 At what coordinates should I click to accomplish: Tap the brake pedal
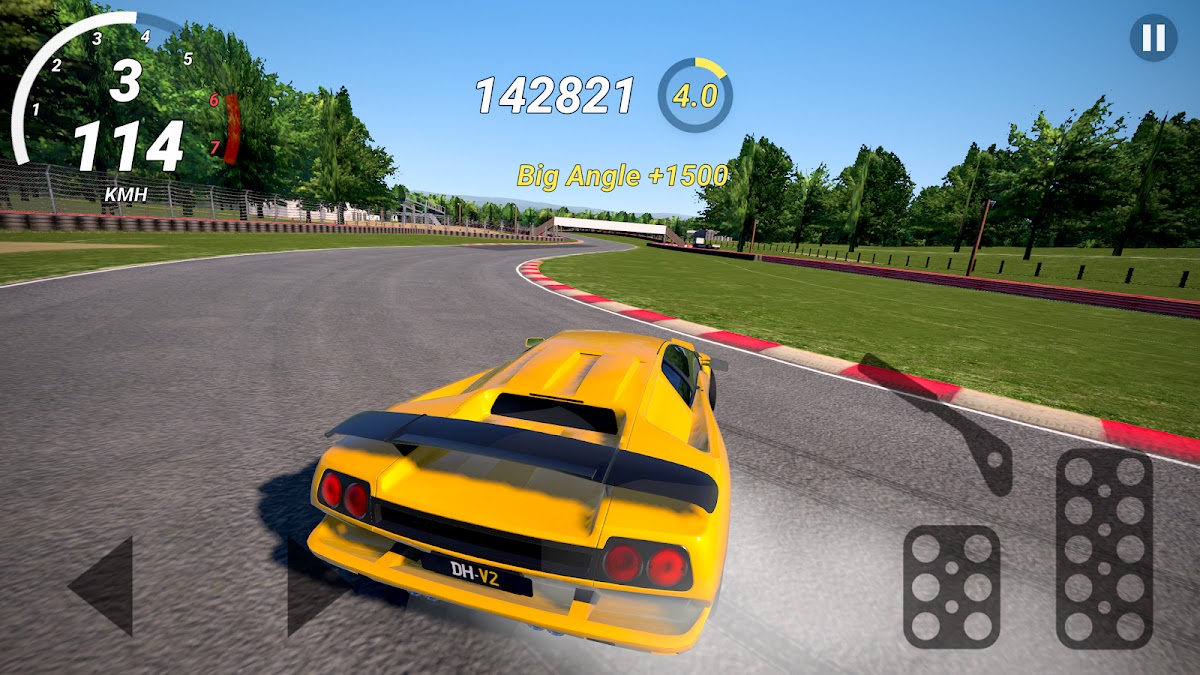coord(951,586)
